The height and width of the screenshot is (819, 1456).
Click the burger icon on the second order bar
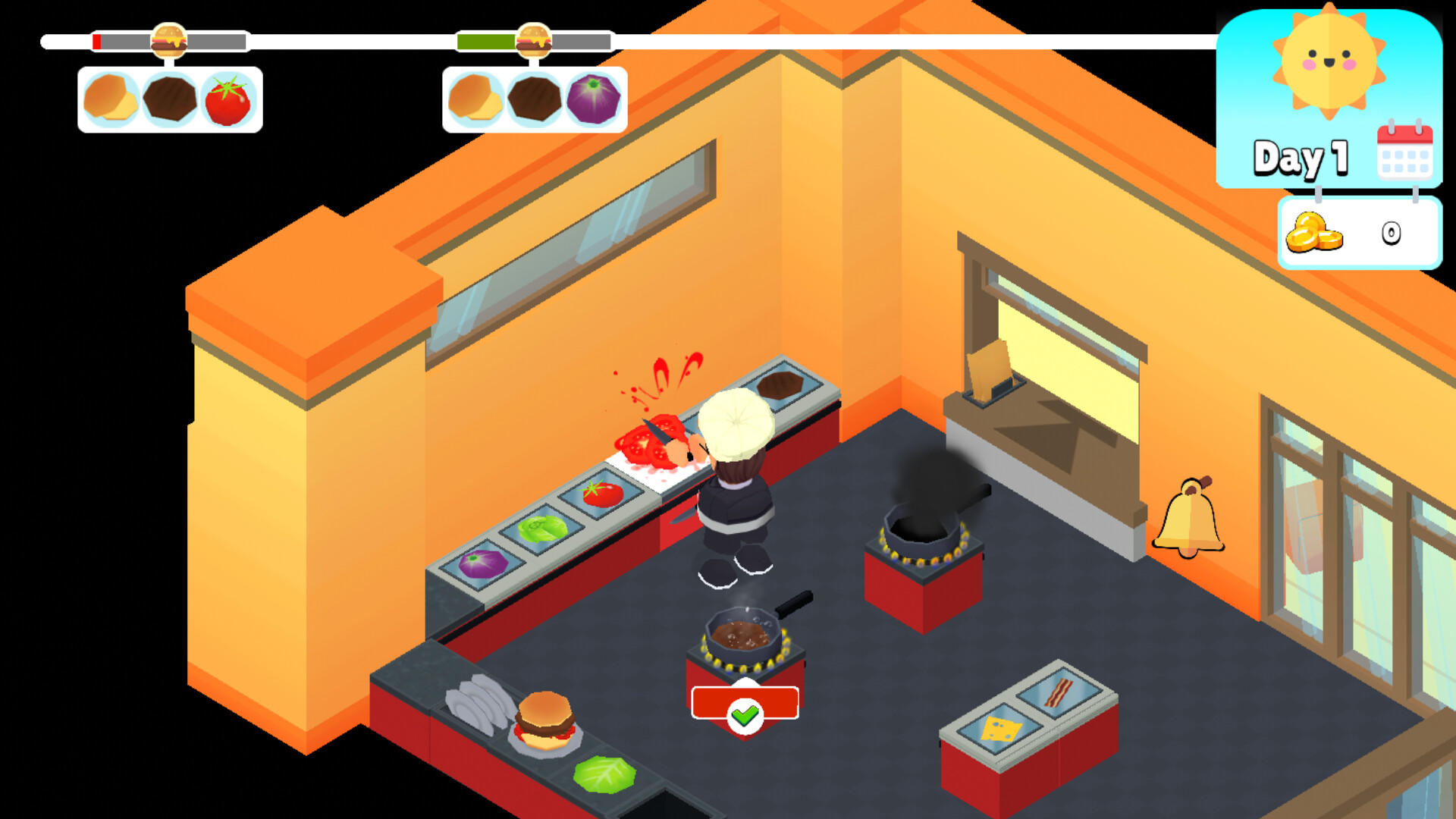click(x=534, y=38)
